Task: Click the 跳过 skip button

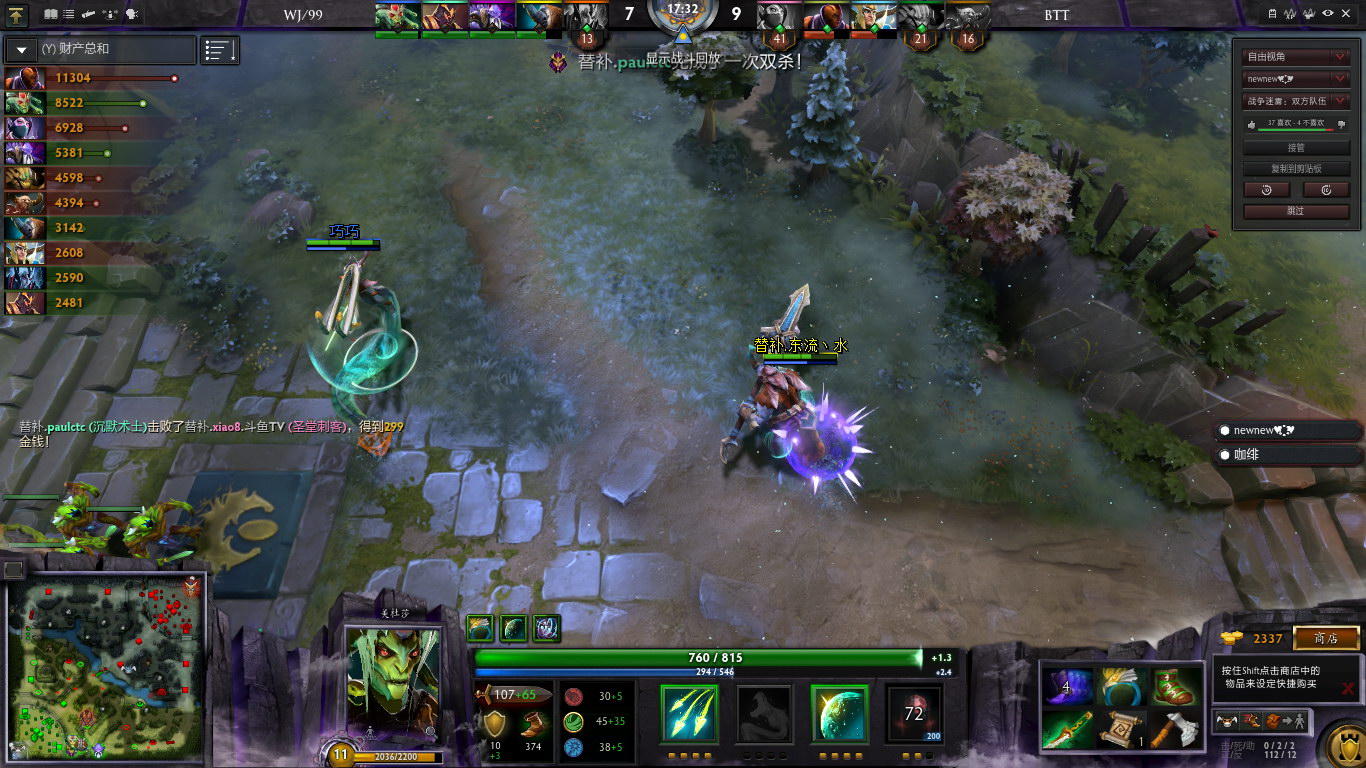Action: click(x=1296, y=211)
